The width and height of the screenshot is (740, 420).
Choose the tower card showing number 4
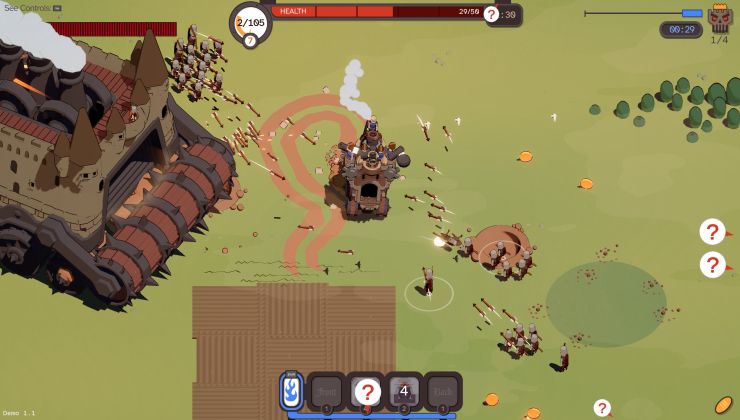tap(404, 391)
